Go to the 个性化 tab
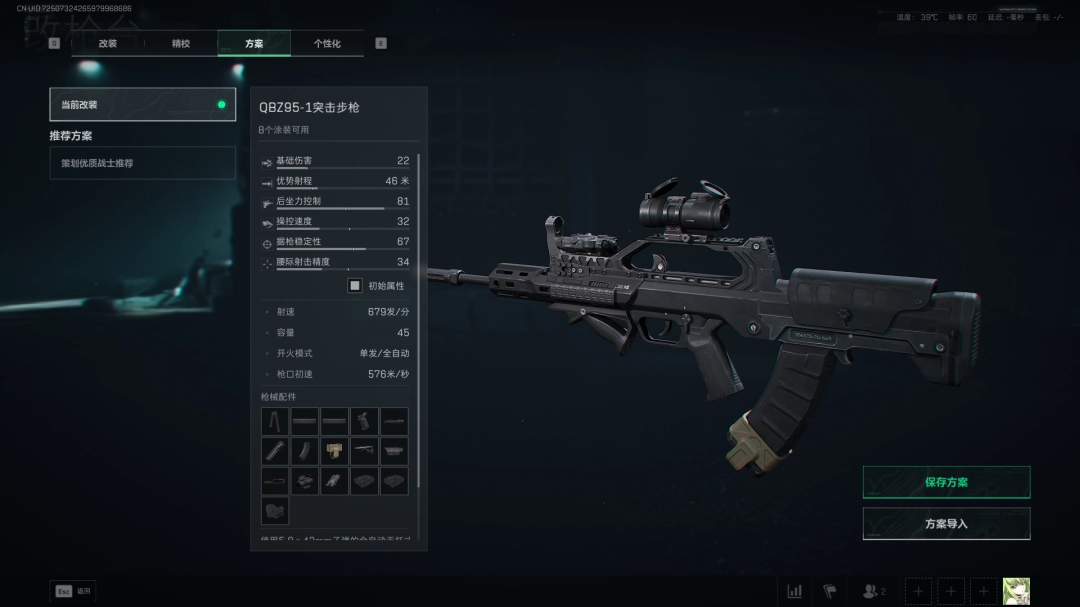1080x607 pixels. pyautogui.click(x=327, y=44)
